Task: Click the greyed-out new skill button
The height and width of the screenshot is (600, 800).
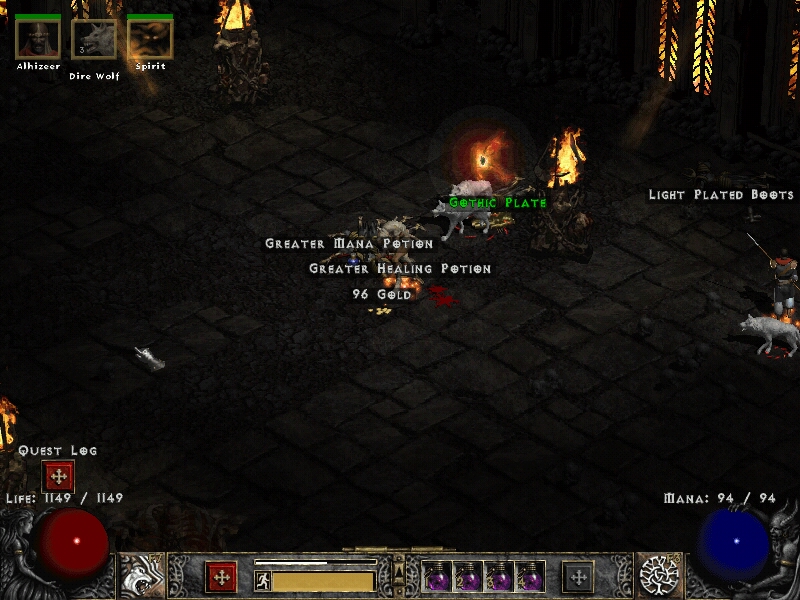Action: [x=578, y=577]
